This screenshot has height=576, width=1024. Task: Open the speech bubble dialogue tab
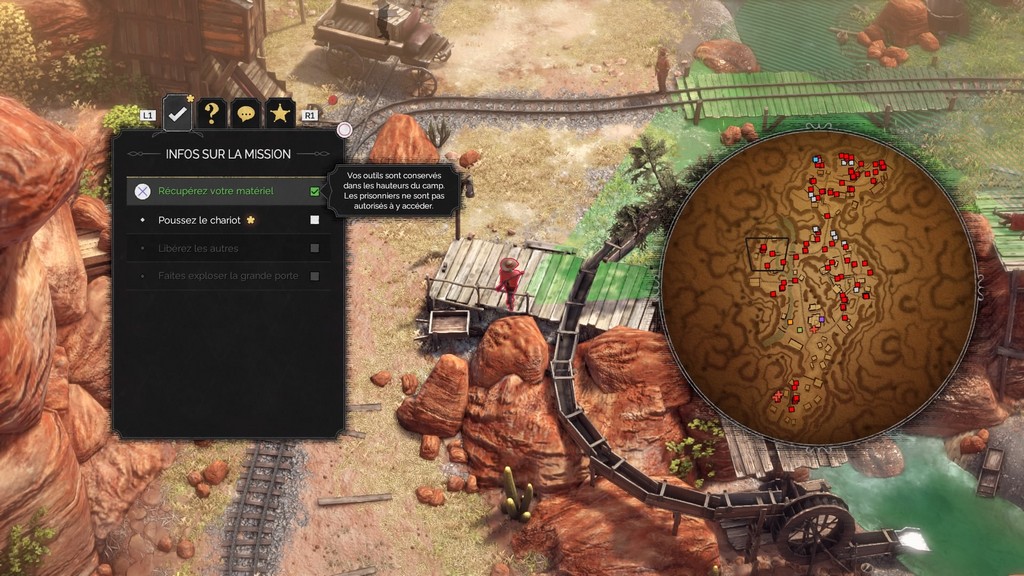245,114
